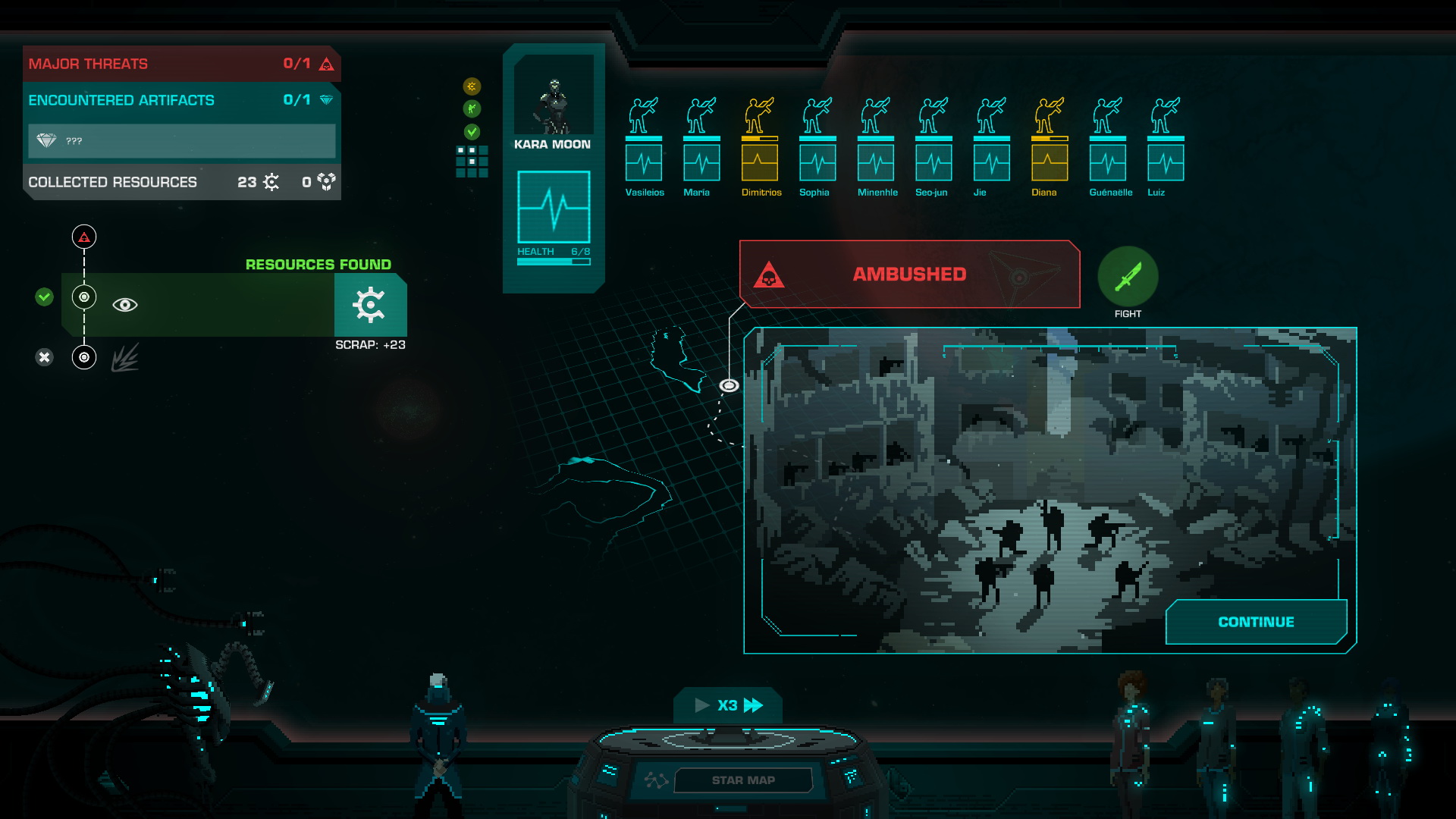The width and height of the screenshot is (1456, 819).
Task: Click the red threat node on timeline
Action: point(84,237)
